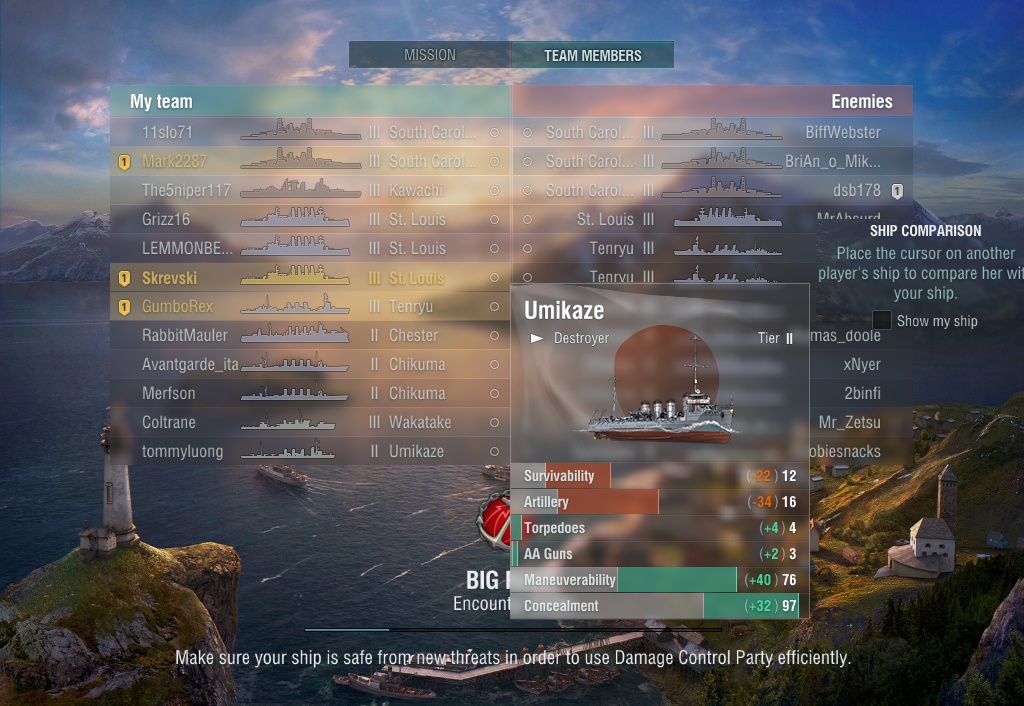Select enemy dsb178's South Carolina row
Image resolution: width=1024 pixels, height=706 pixels.
712,190
